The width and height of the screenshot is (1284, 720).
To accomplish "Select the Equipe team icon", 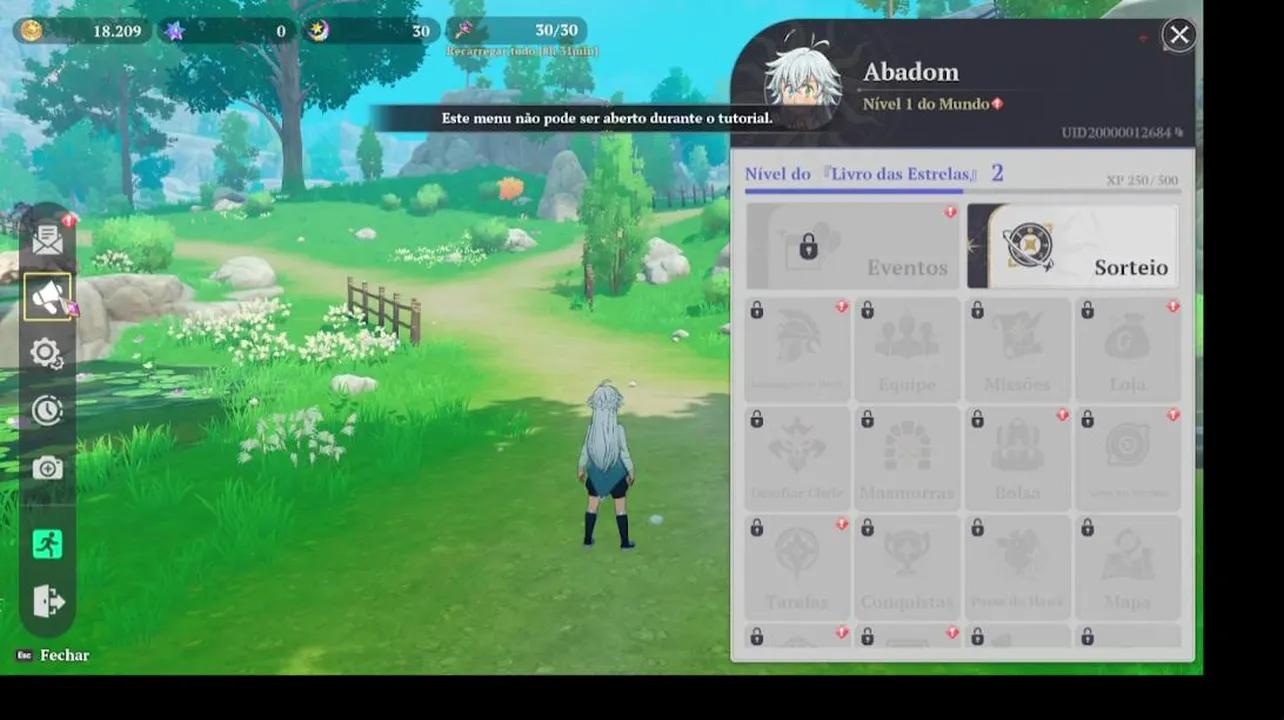I will (907, 348).
